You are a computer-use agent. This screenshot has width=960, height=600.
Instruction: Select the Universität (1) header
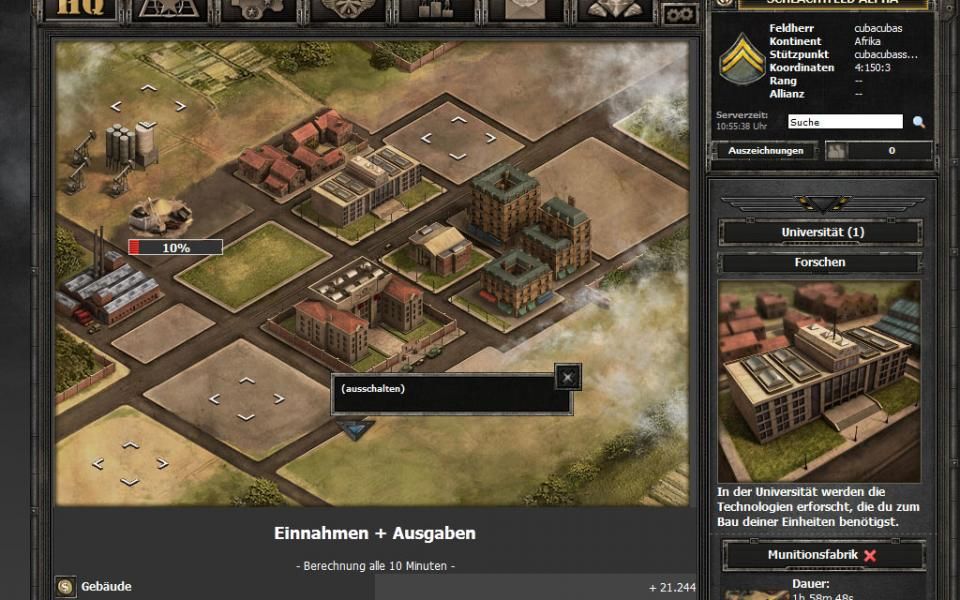tap(820, 233)
